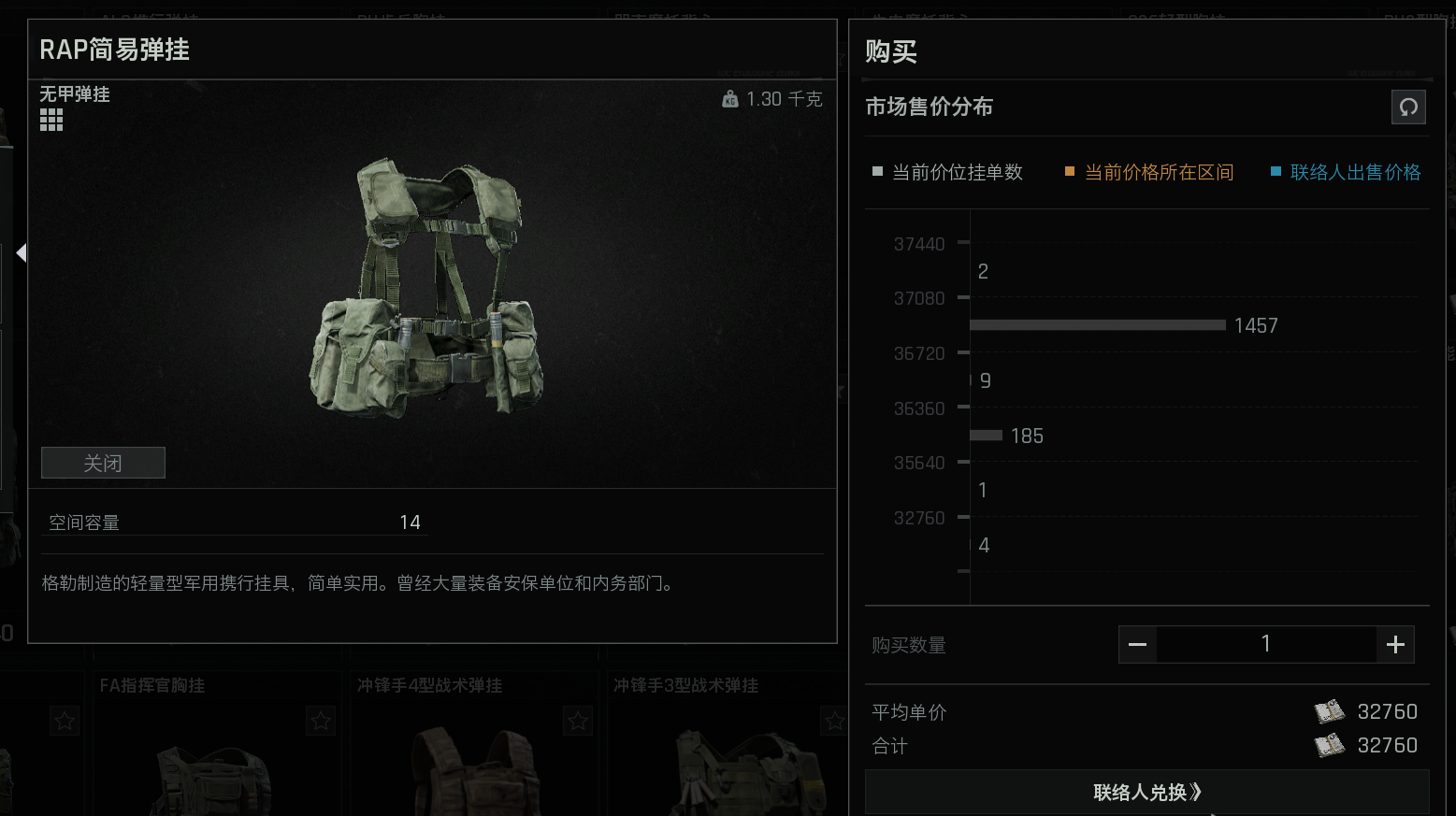Click the weight (千克) kettlebell icon
This screenshot has width=1456, height=816.
click(x=730, y=98)
